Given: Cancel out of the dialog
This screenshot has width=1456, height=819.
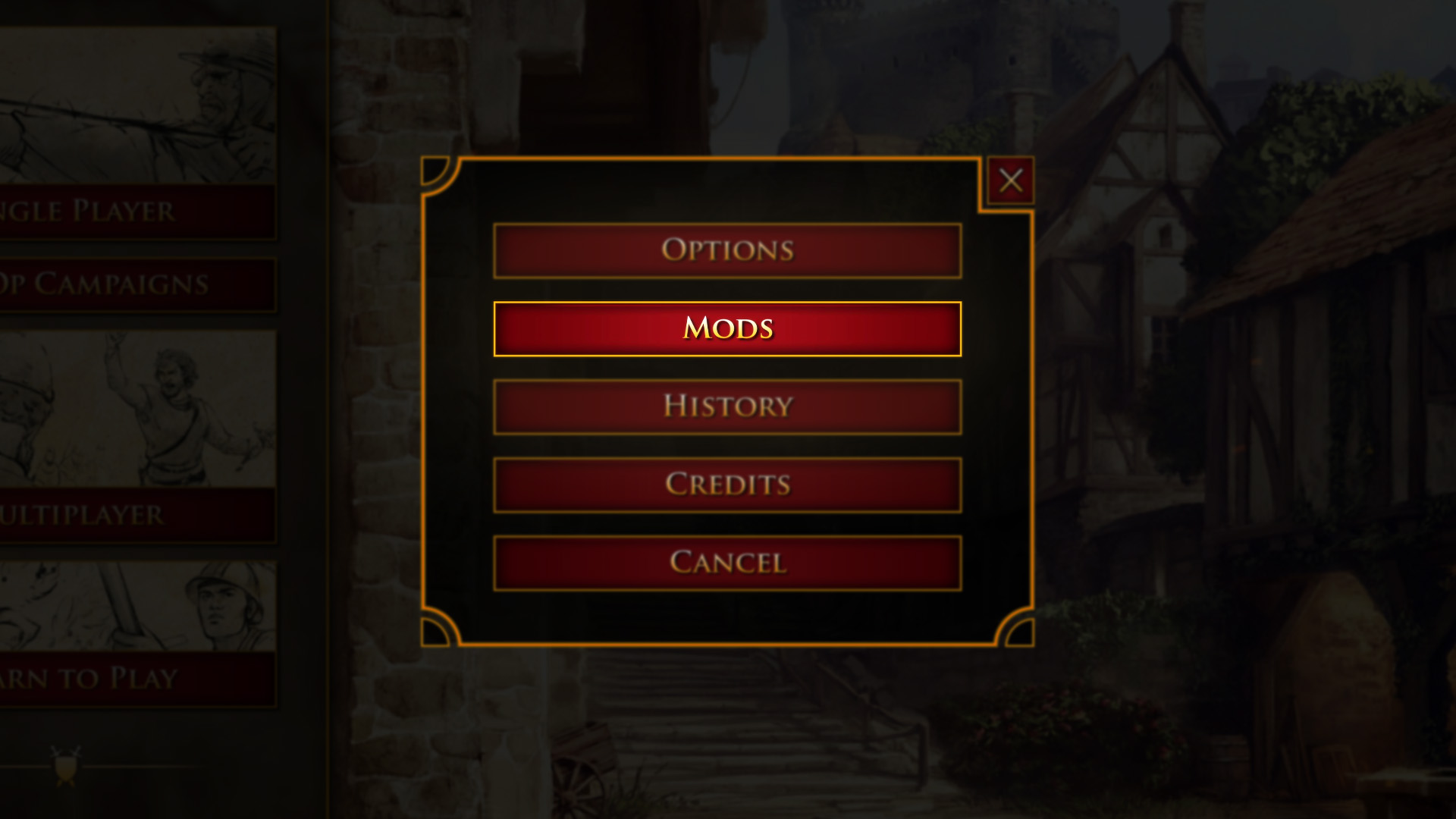Looking at the screenshot, I should point(726,563).
